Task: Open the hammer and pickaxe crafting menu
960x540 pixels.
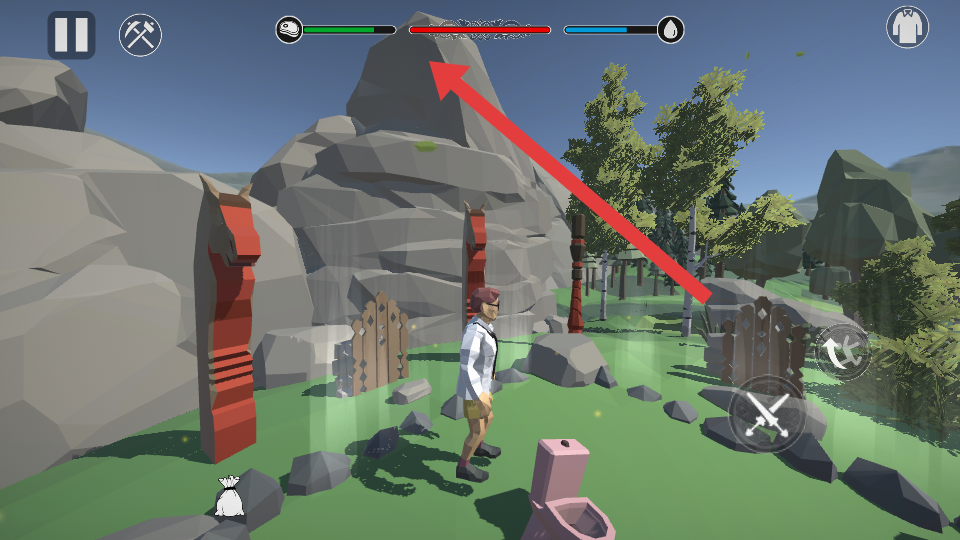Action: 140,35
